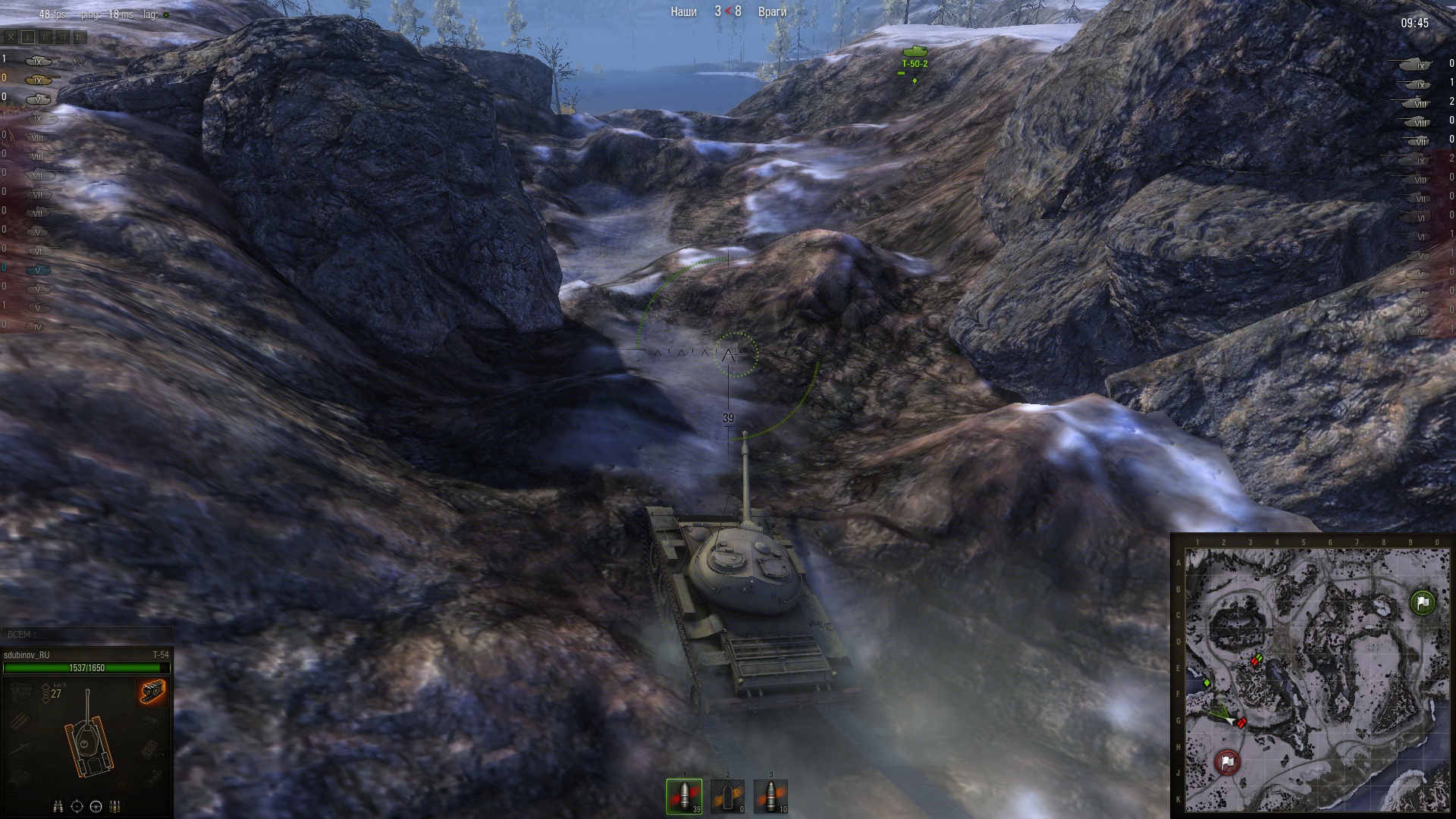Click the steering wheel driver icon

pyautogui.click(x=96, y=806)
